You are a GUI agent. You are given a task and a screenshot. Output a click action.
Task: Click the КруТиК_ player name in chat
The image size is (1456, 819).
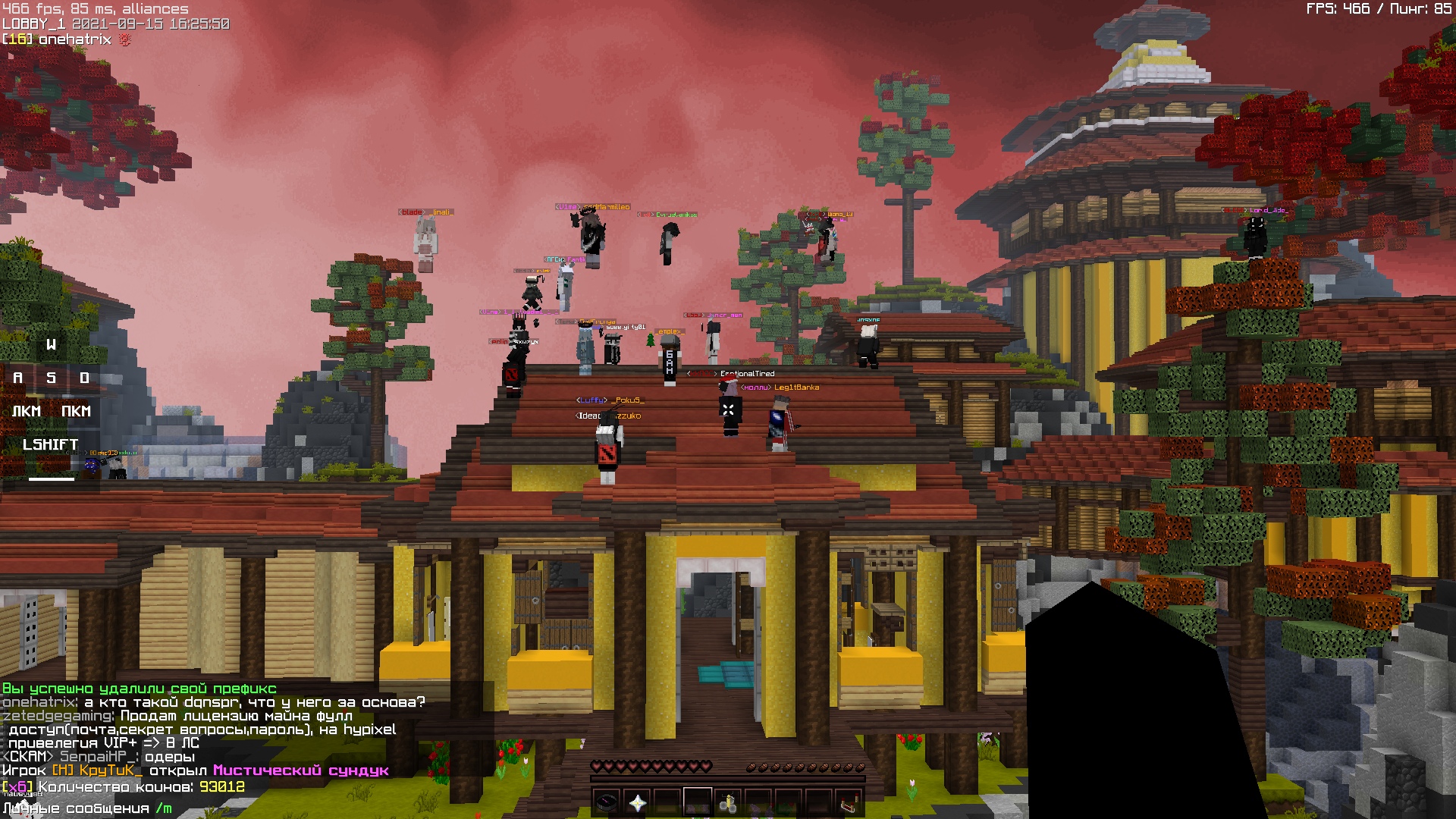[110, 770]
